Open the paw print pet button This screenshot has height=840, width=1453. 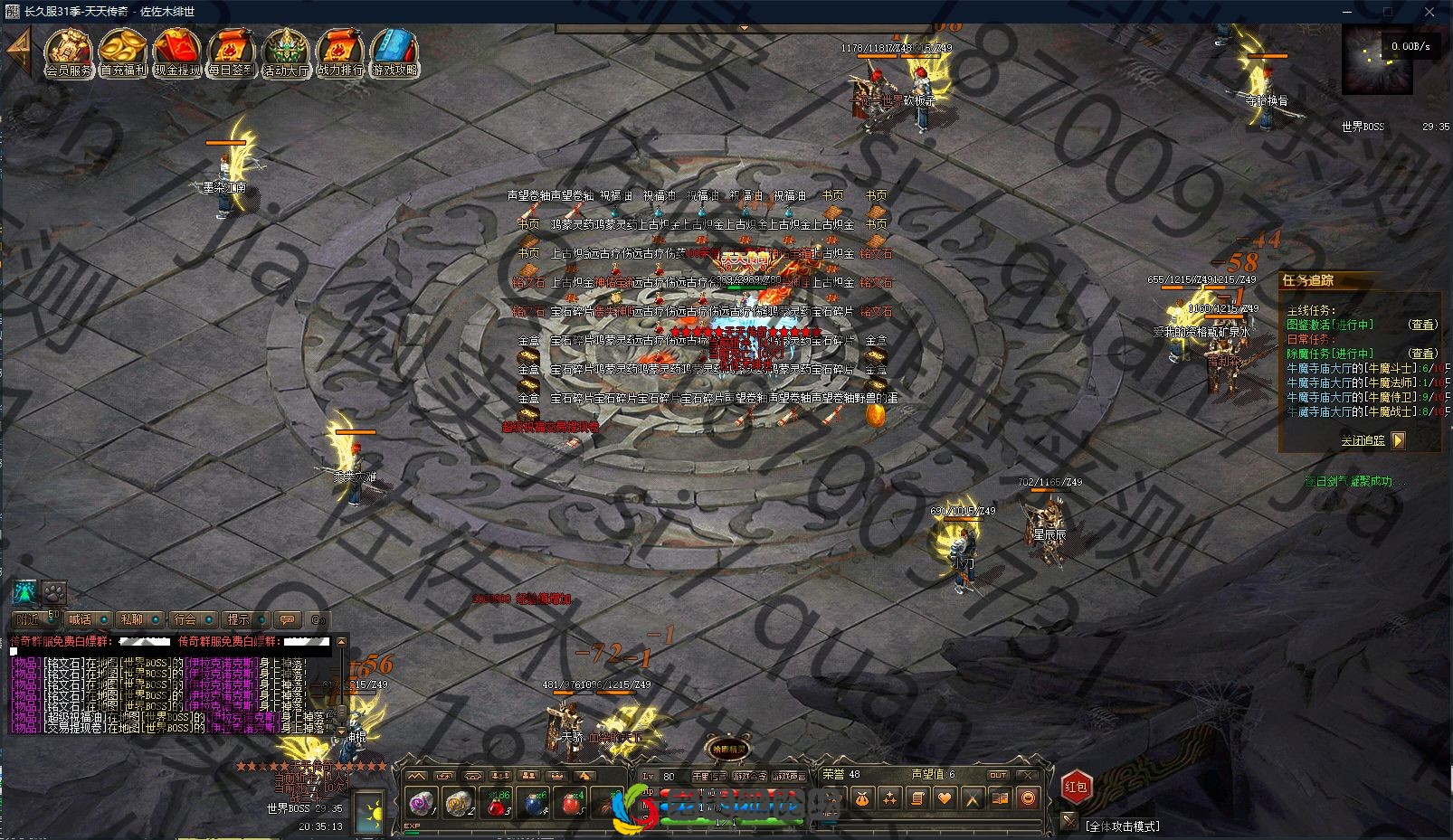coord(54,593)
